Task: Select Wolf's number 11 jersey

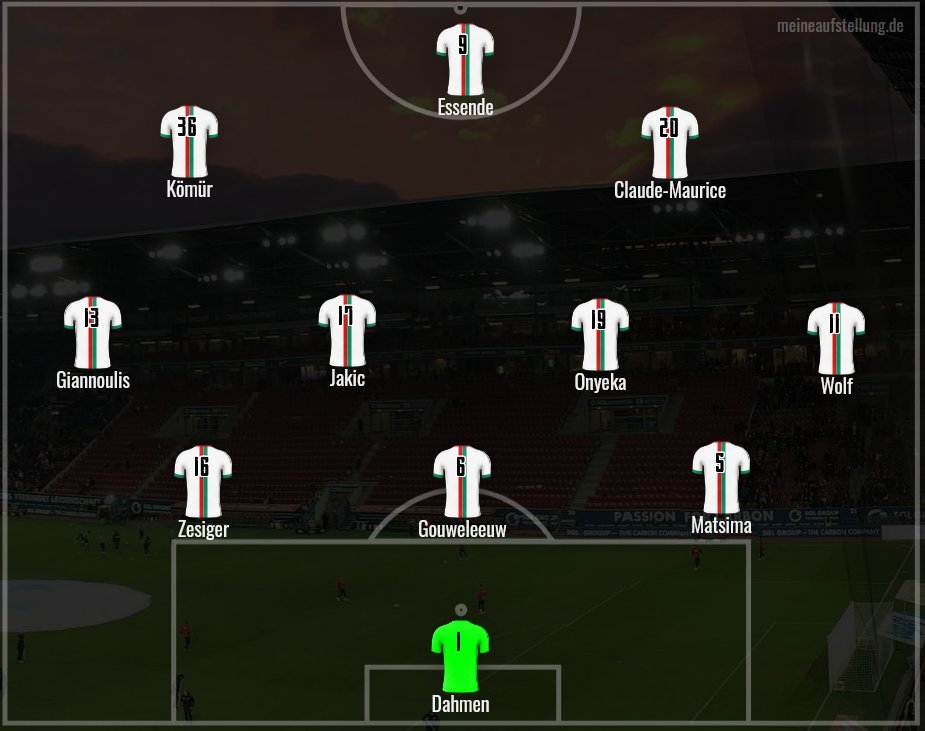Action: click(x=836, y=337)
